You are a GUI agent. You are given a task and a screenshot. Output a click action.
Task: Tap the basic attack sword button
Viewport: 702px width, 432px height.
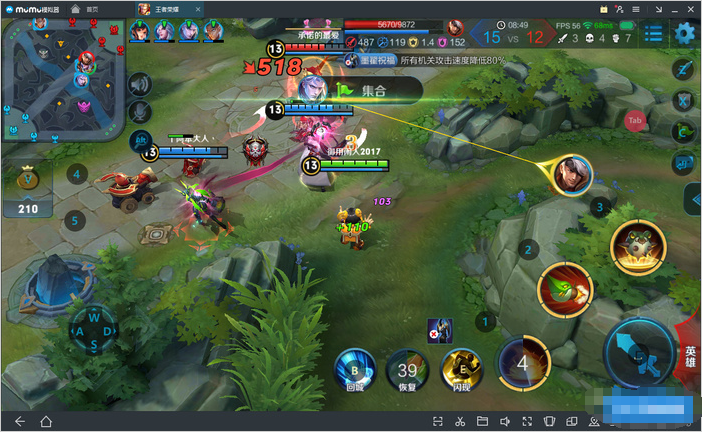click(638, 352)
